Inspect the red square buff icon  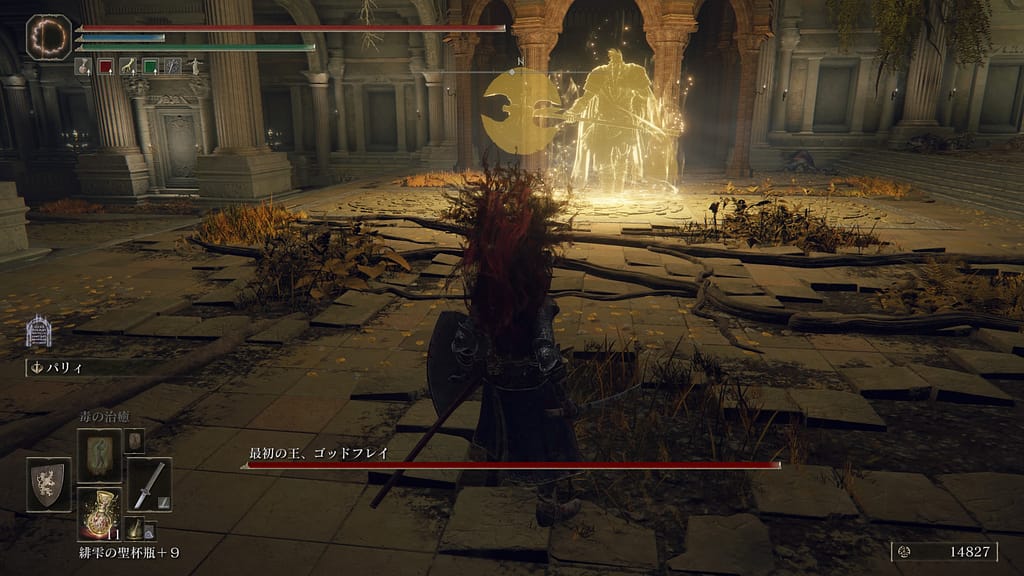coord(106,66)
